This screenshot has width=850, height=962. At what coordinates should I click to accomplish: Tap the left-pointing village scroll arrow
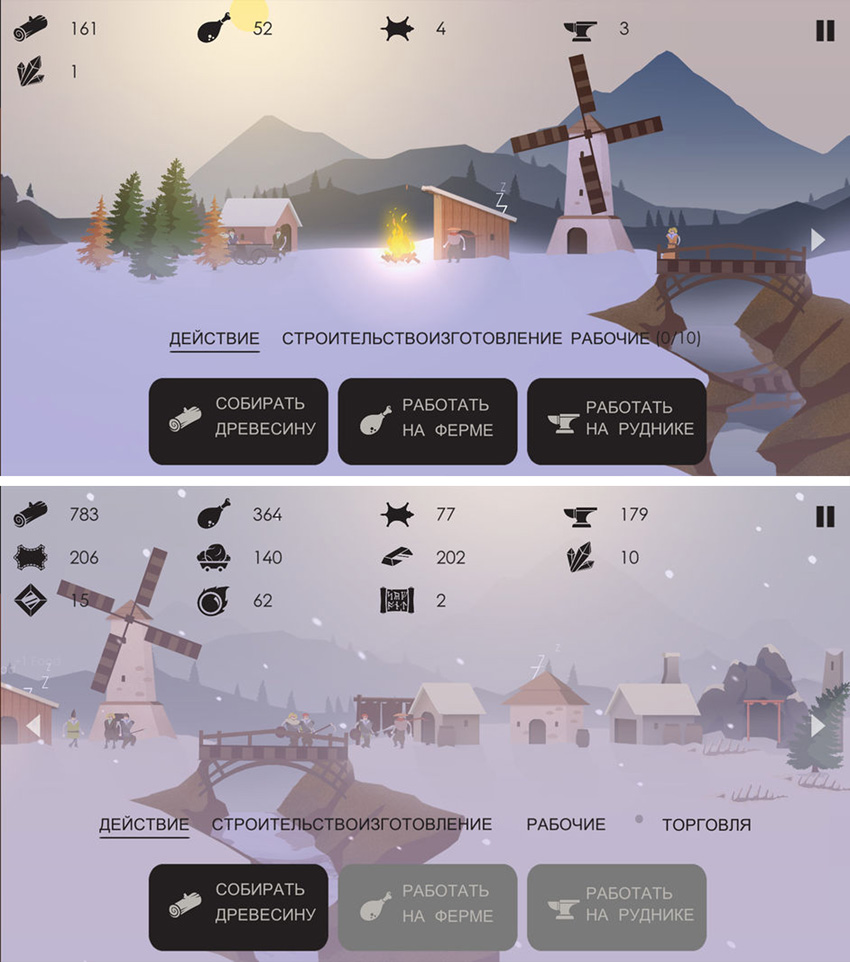[33, 726]
